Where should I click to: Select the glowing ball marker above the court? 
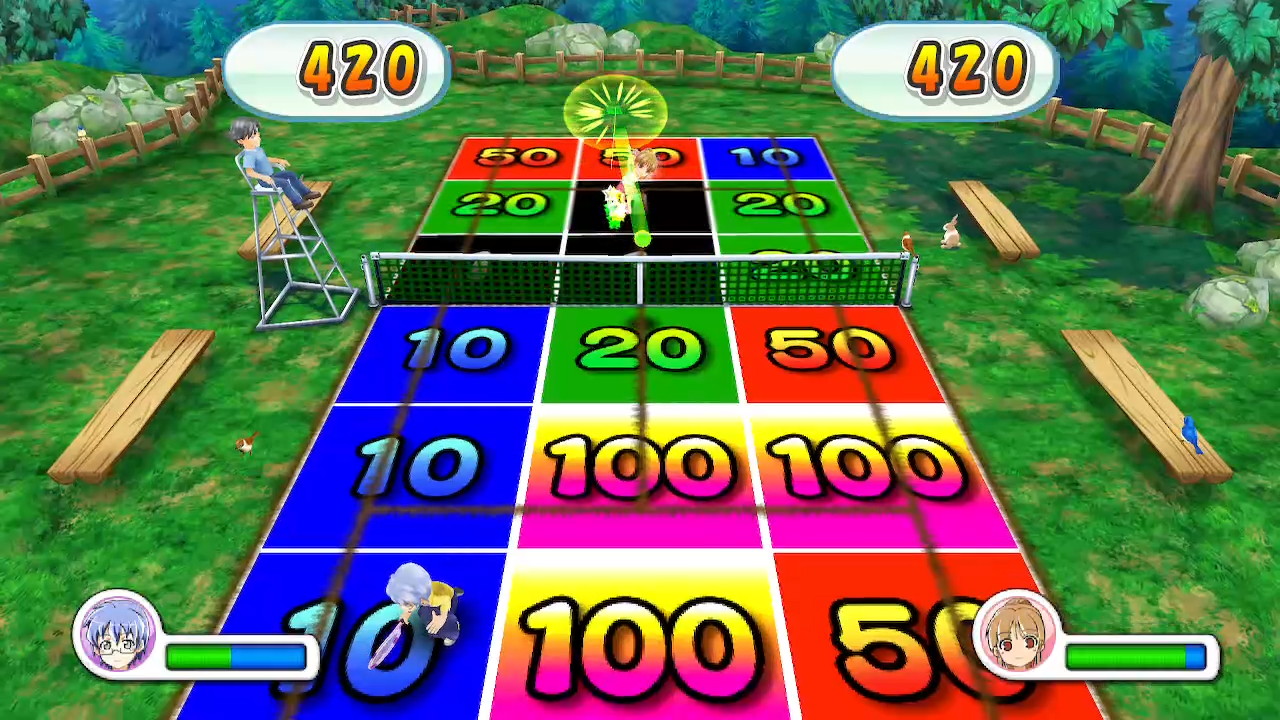(617, 110)
